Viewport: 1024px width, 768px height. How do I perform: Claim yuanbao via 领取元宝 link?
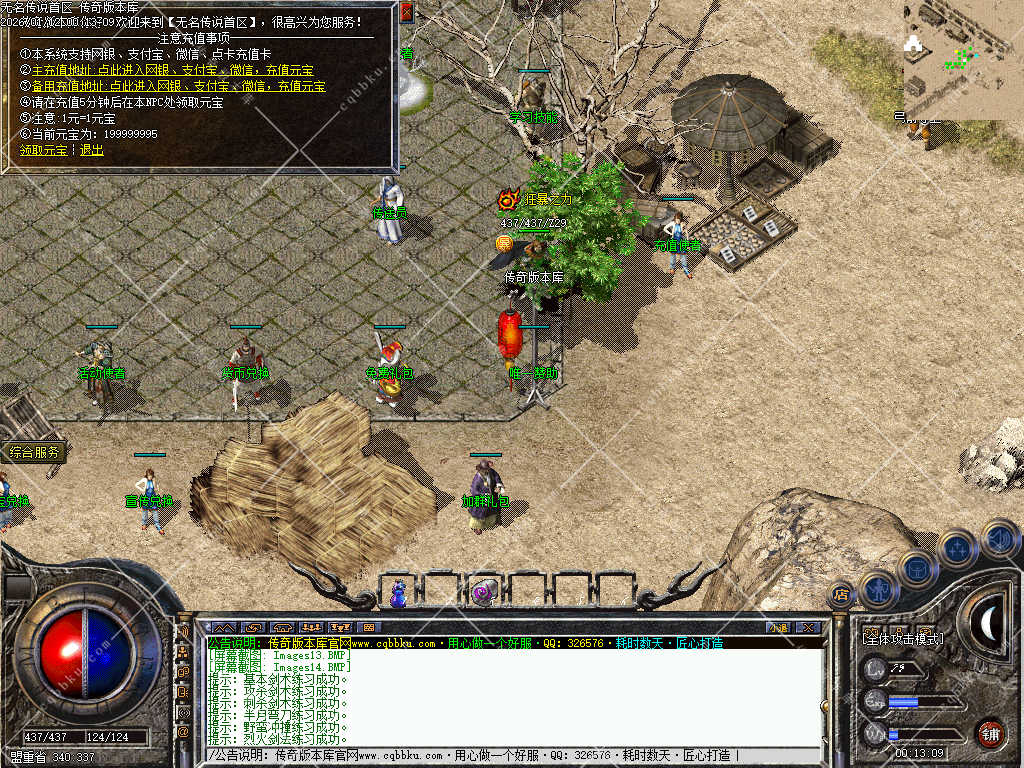click(x=44, y=150)
